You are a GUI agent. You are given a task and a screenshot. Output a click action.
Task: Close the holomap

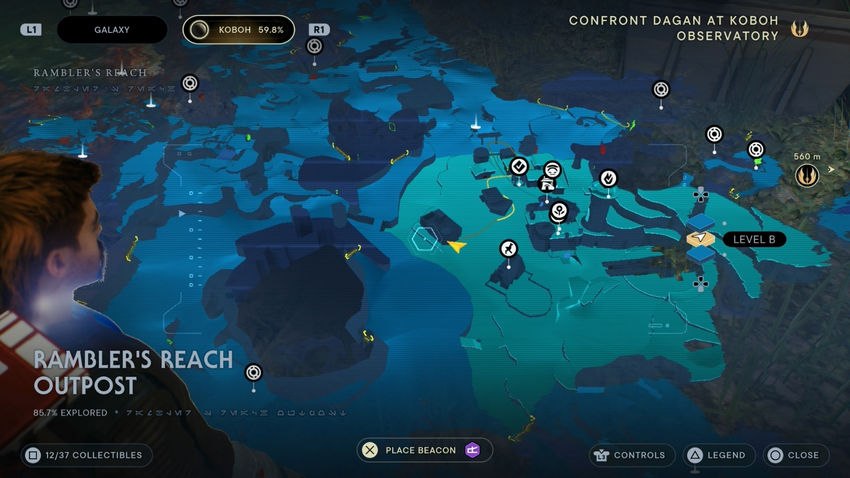[792, 455]
